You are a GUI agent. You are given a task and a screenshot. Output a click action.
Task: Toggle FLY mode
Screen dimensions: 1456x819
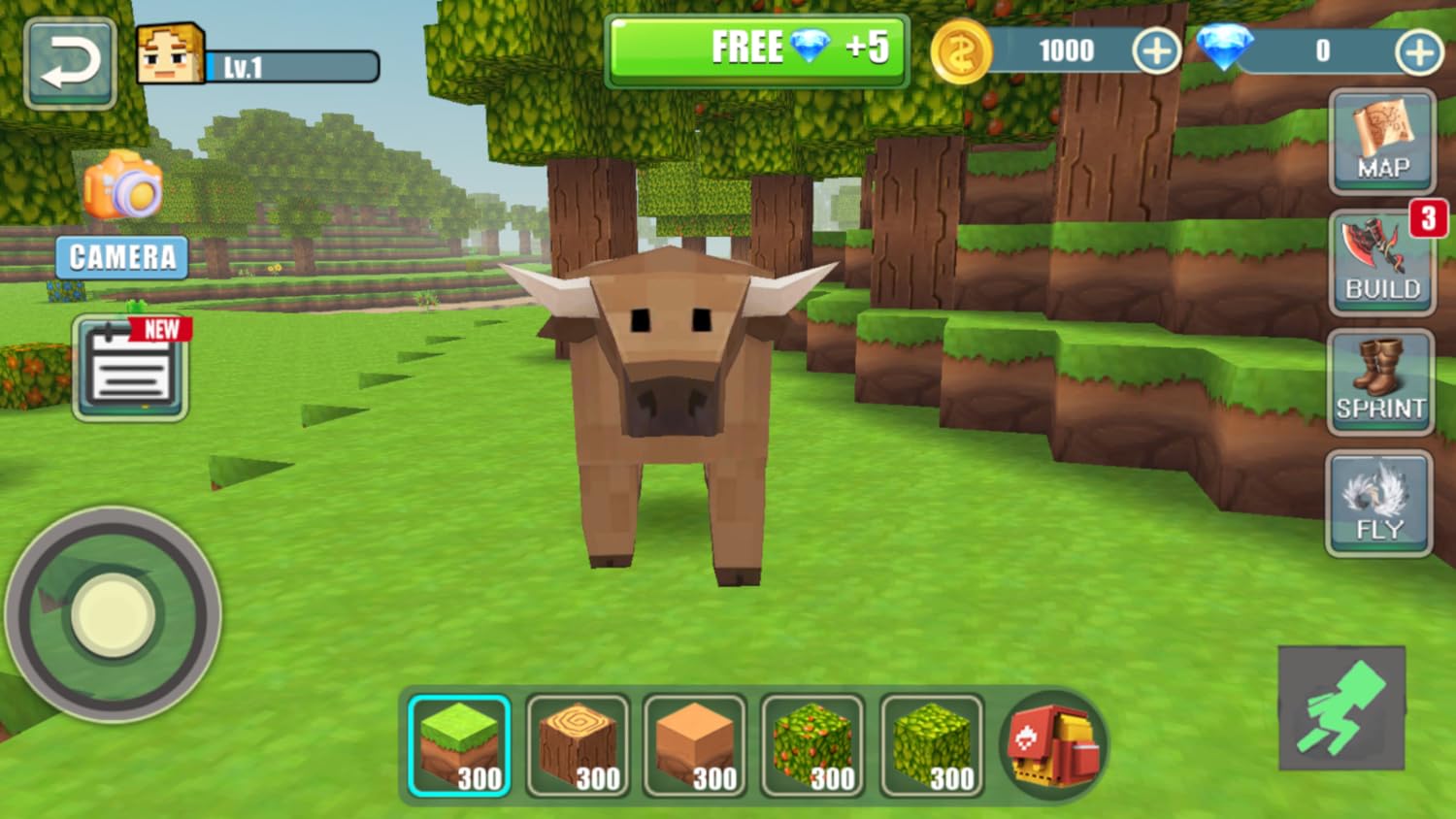click(1379, 504)
